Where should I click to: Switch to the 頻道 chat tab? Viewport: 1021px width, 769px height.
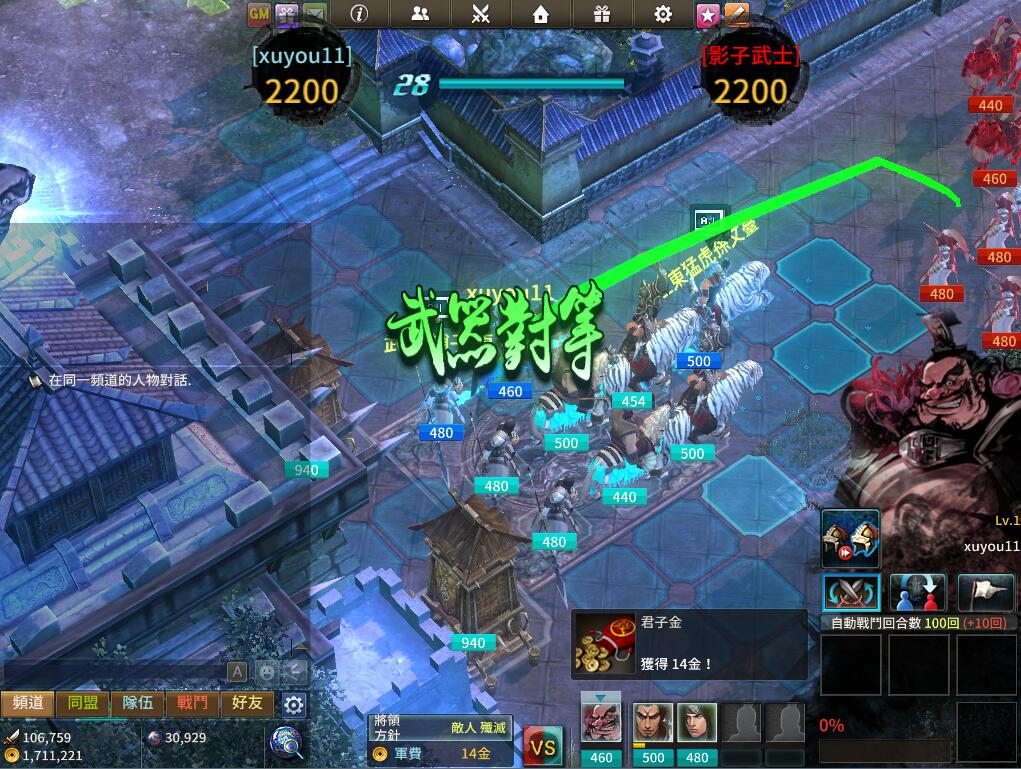28,703
